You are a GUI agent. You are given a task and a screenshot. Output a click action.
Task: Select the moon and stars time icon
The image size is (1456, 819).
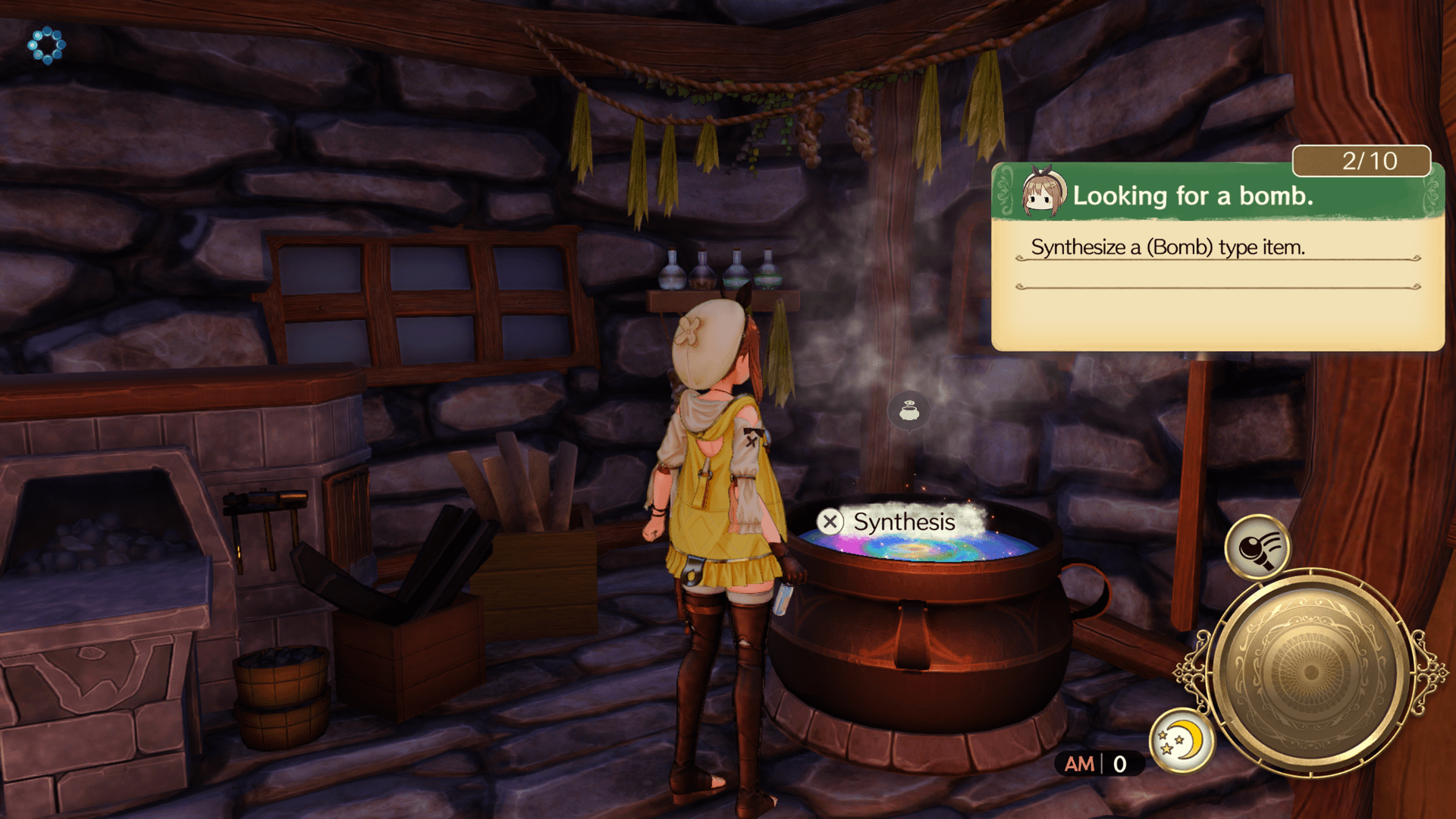tap(1180, 740)
